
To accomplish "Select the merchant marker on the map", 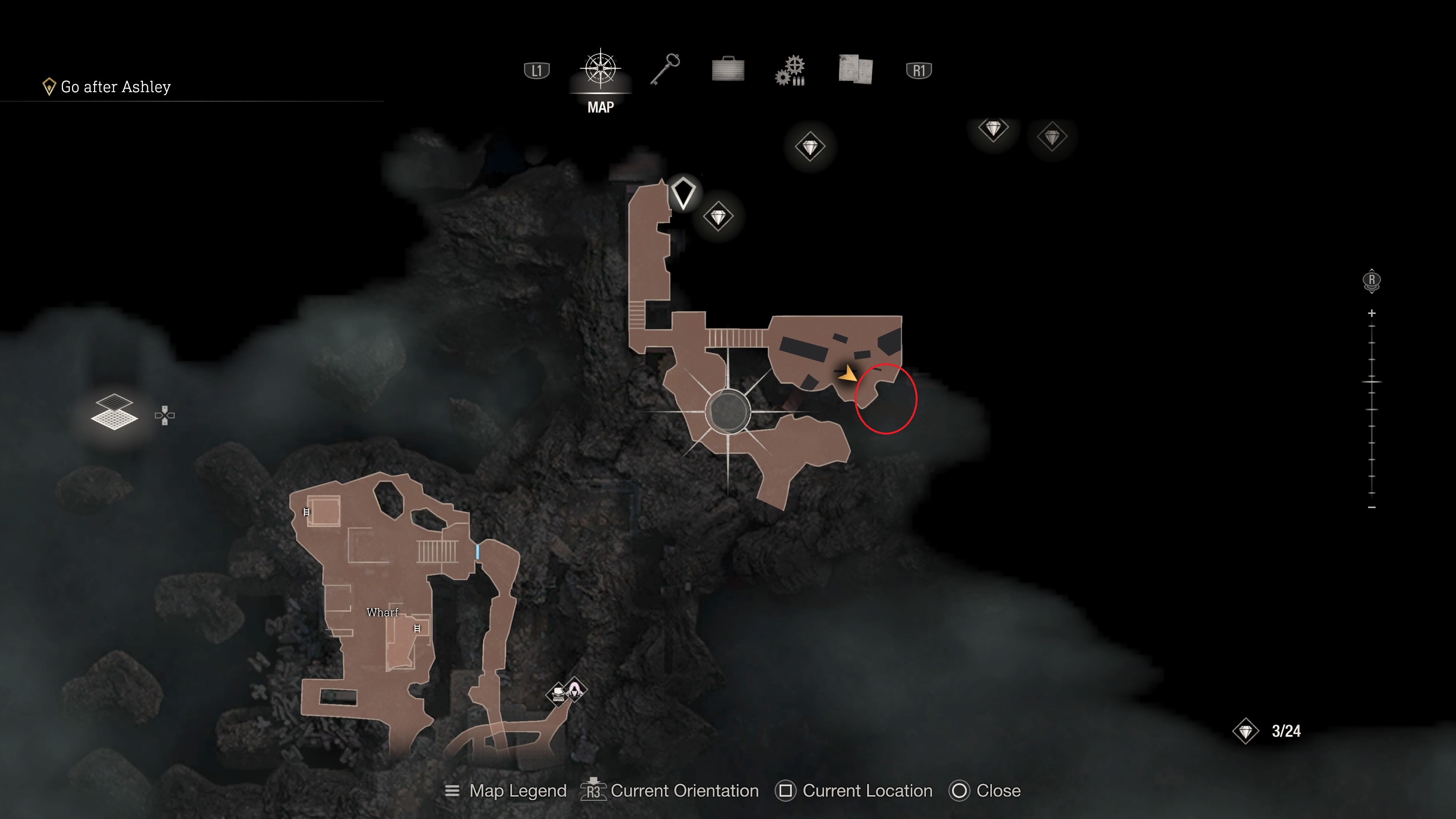I will 576,689.
